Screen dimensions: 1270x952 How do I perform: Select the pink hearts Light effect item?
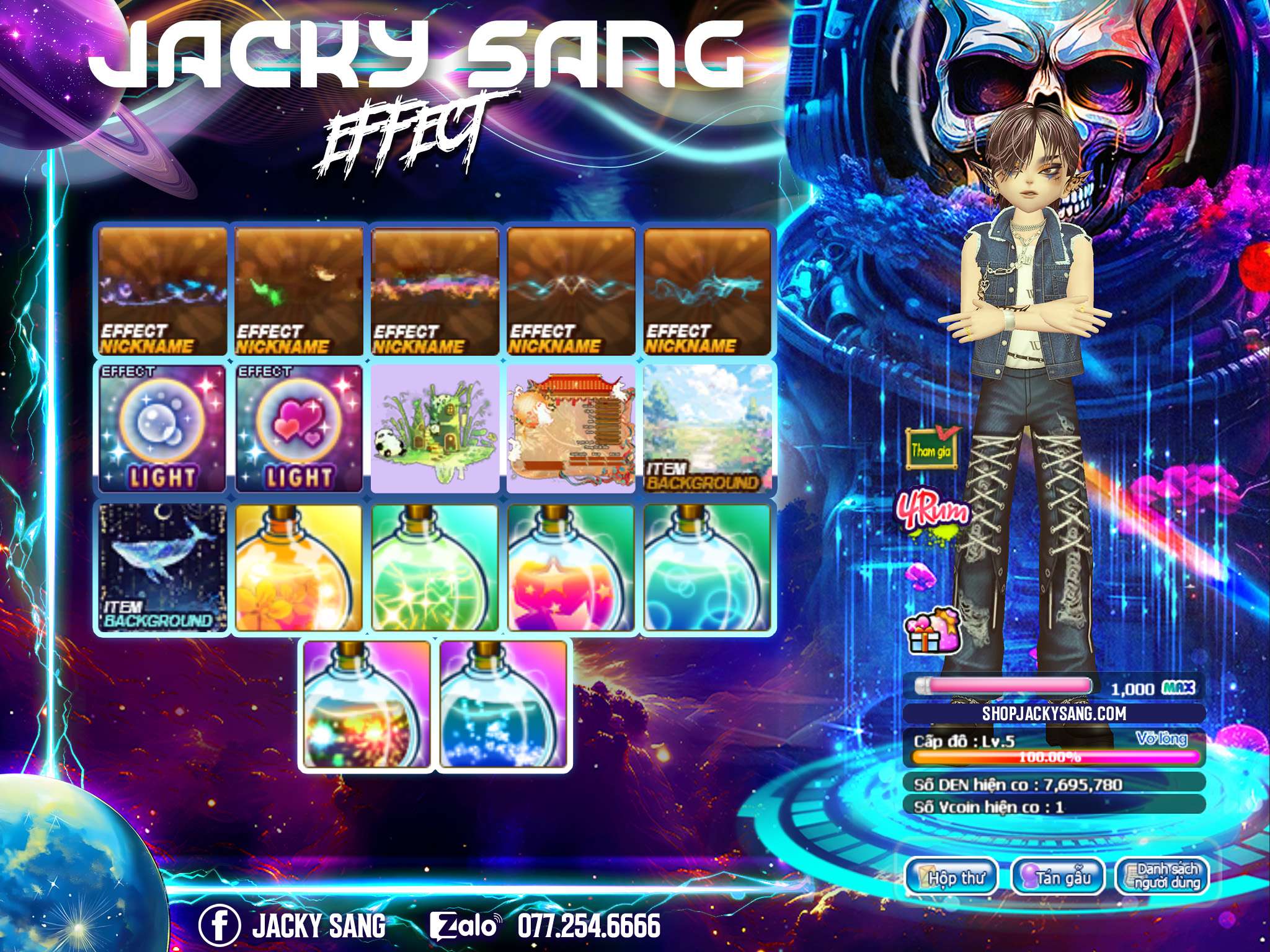coord(299,428)
